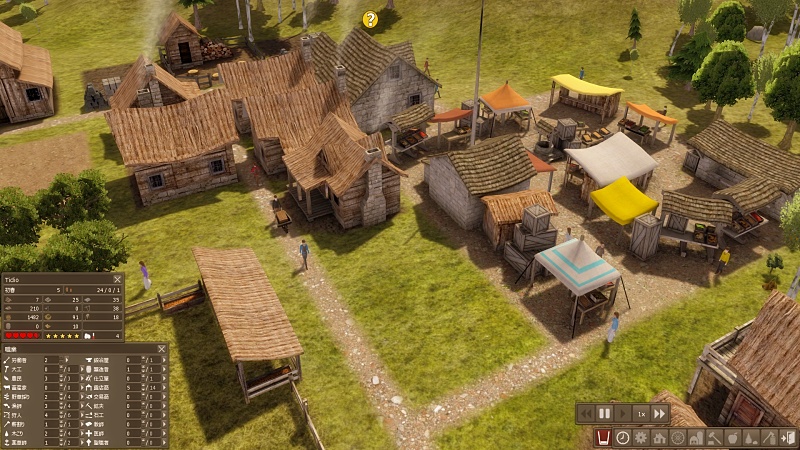The image size is (800, 450).
Task: Click the single-arrow play speed button
Action: pyautogui.click(x=623, y=413)
